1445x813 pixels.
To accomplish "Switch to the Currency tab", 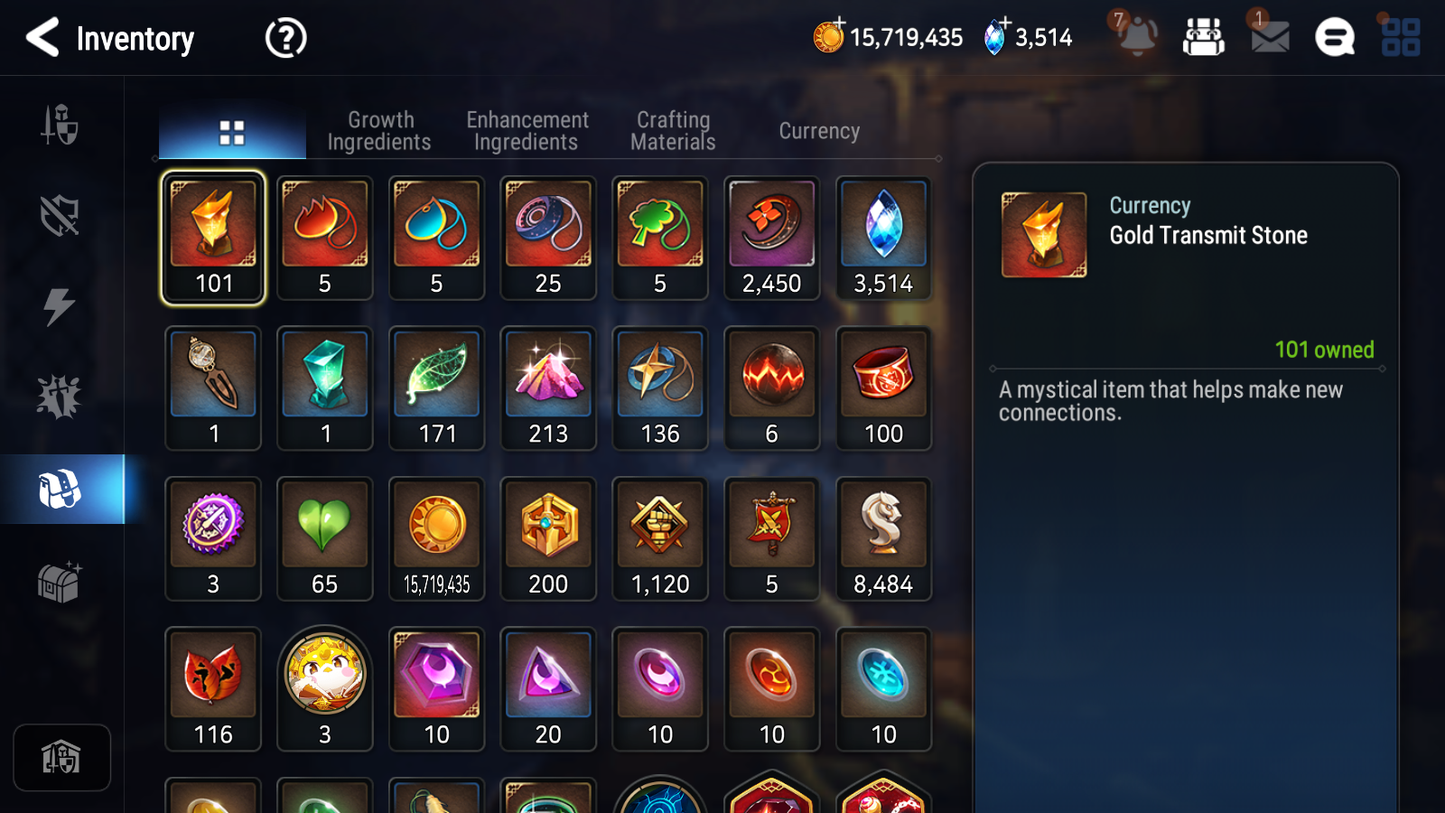I will (819, 131).
